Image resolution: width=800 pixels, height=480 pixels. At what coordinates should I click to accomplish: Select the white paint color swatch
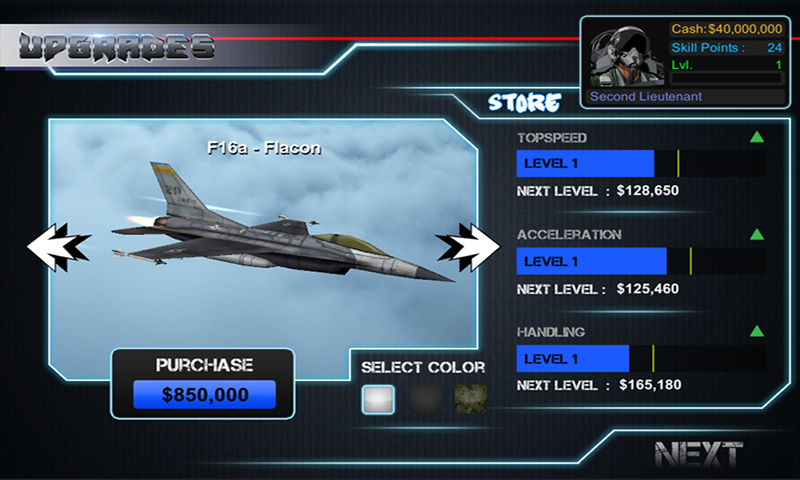tap(378, 400)
